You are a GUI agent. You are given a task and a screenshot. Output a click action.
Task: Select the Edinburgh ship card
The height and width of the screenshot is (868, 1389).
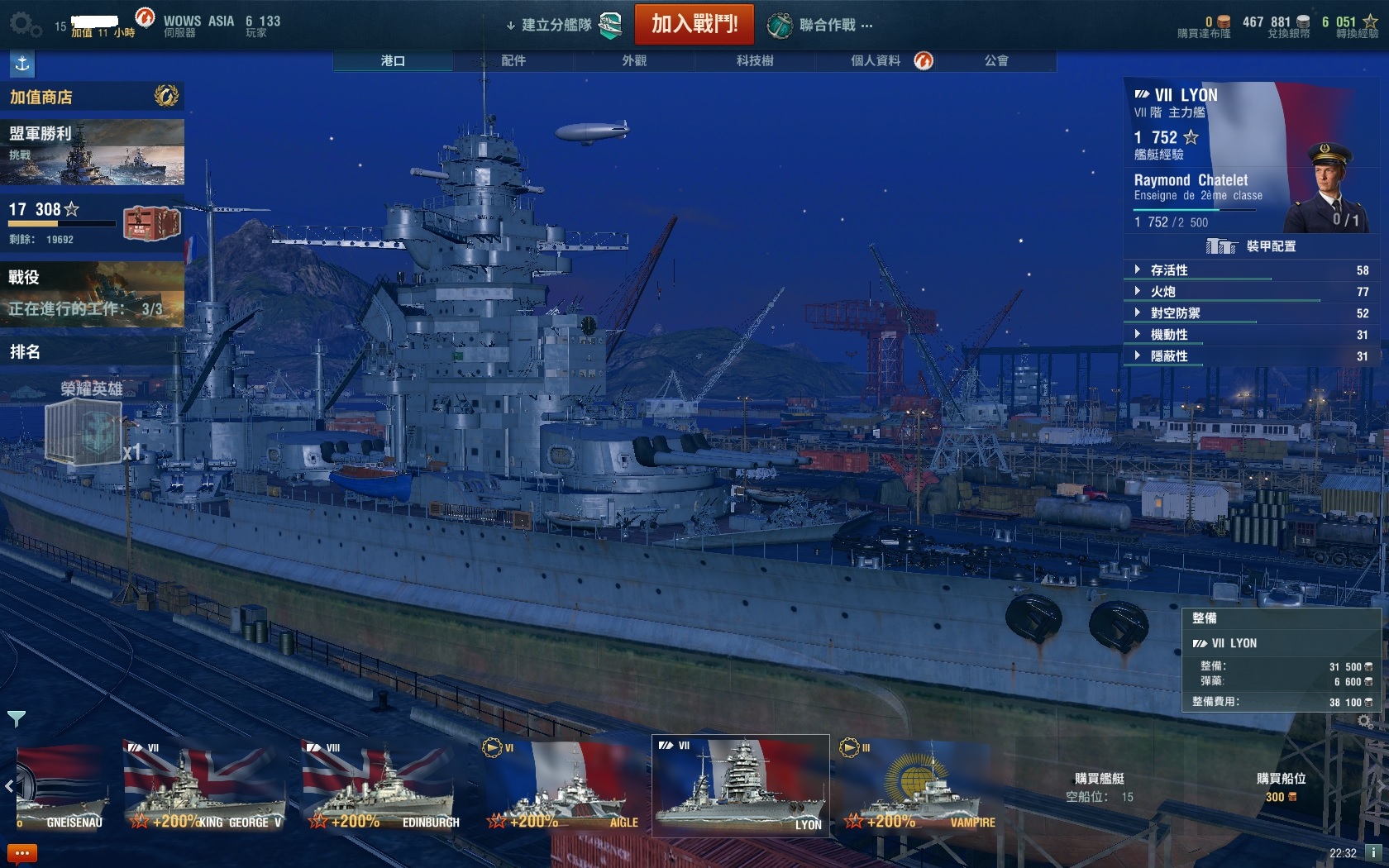point(382,785)
